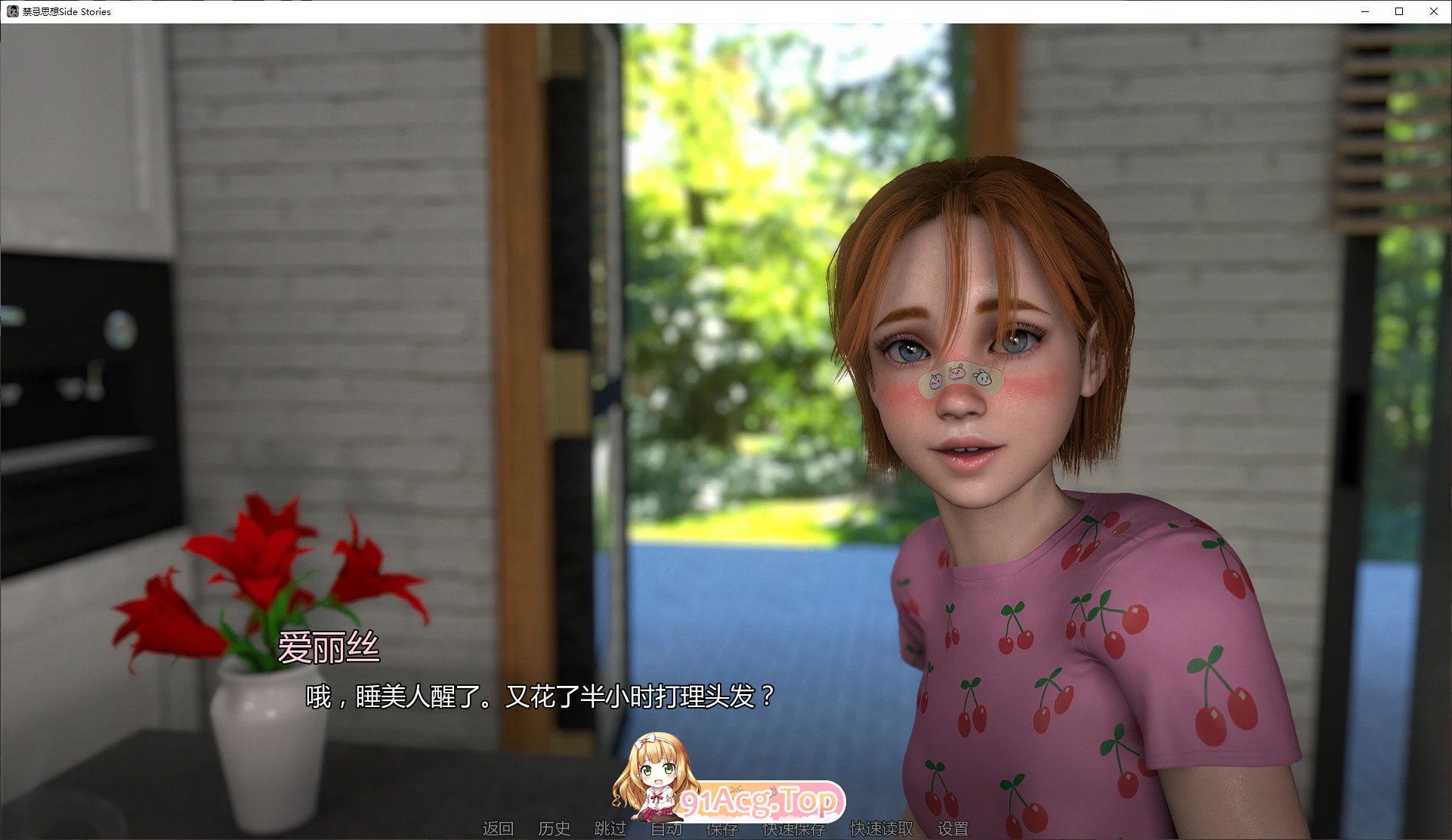Open the 设置 settings menu
Screen dimensions: 1452x840
(x=952, y=829)
